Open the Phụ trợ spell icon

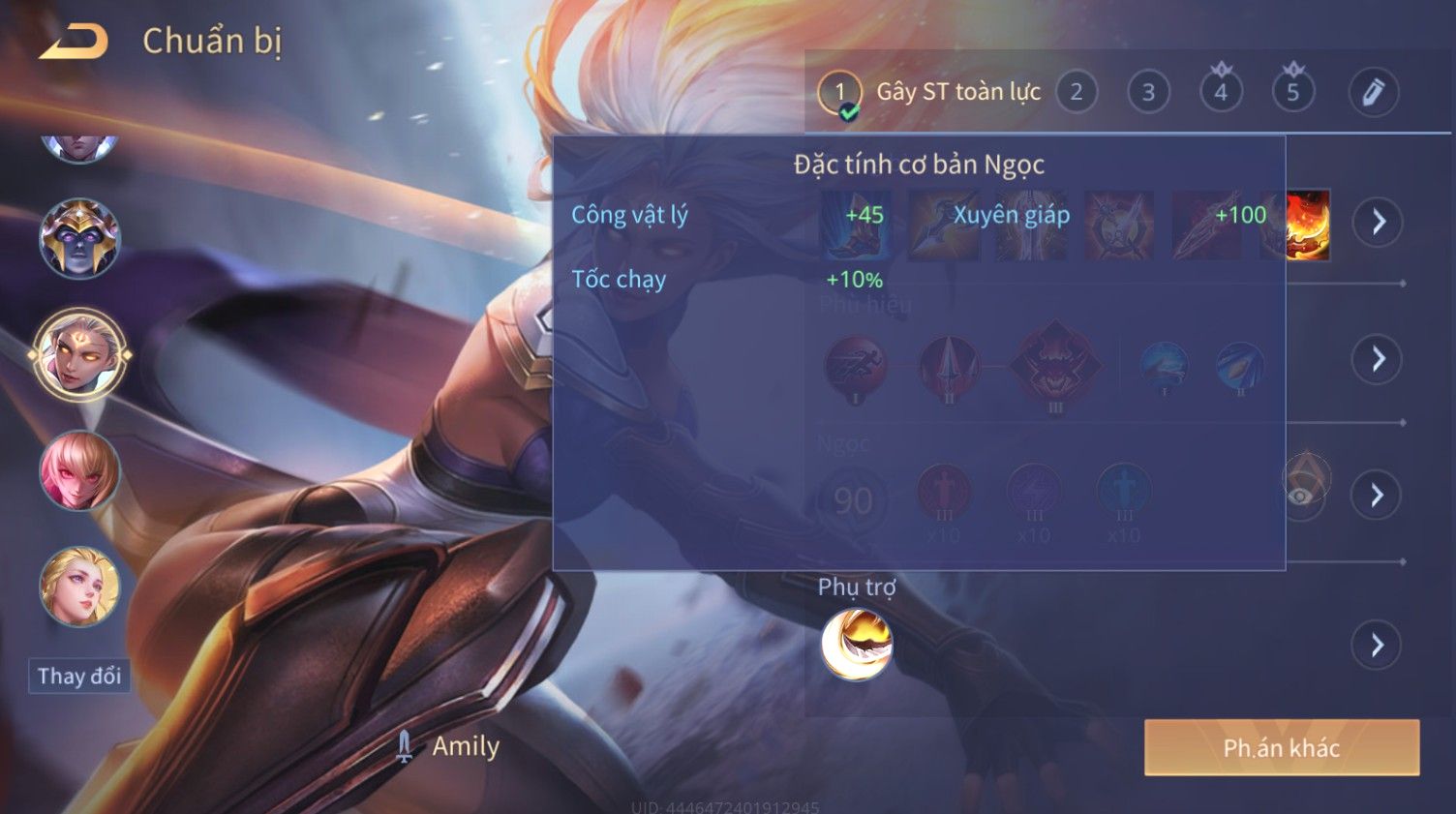pos(857,645)
